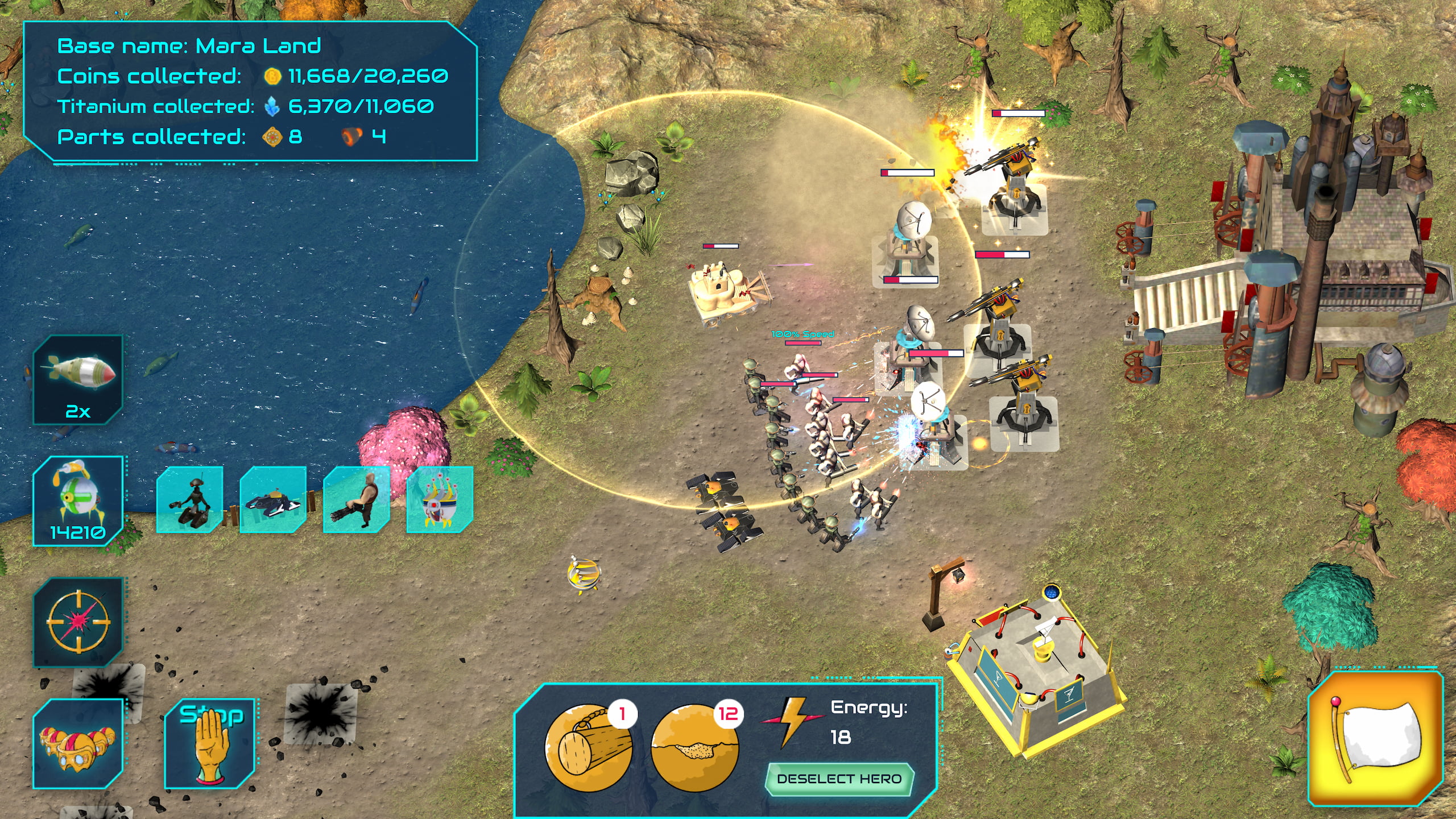Select the missile 2x ability

point(78,379)
